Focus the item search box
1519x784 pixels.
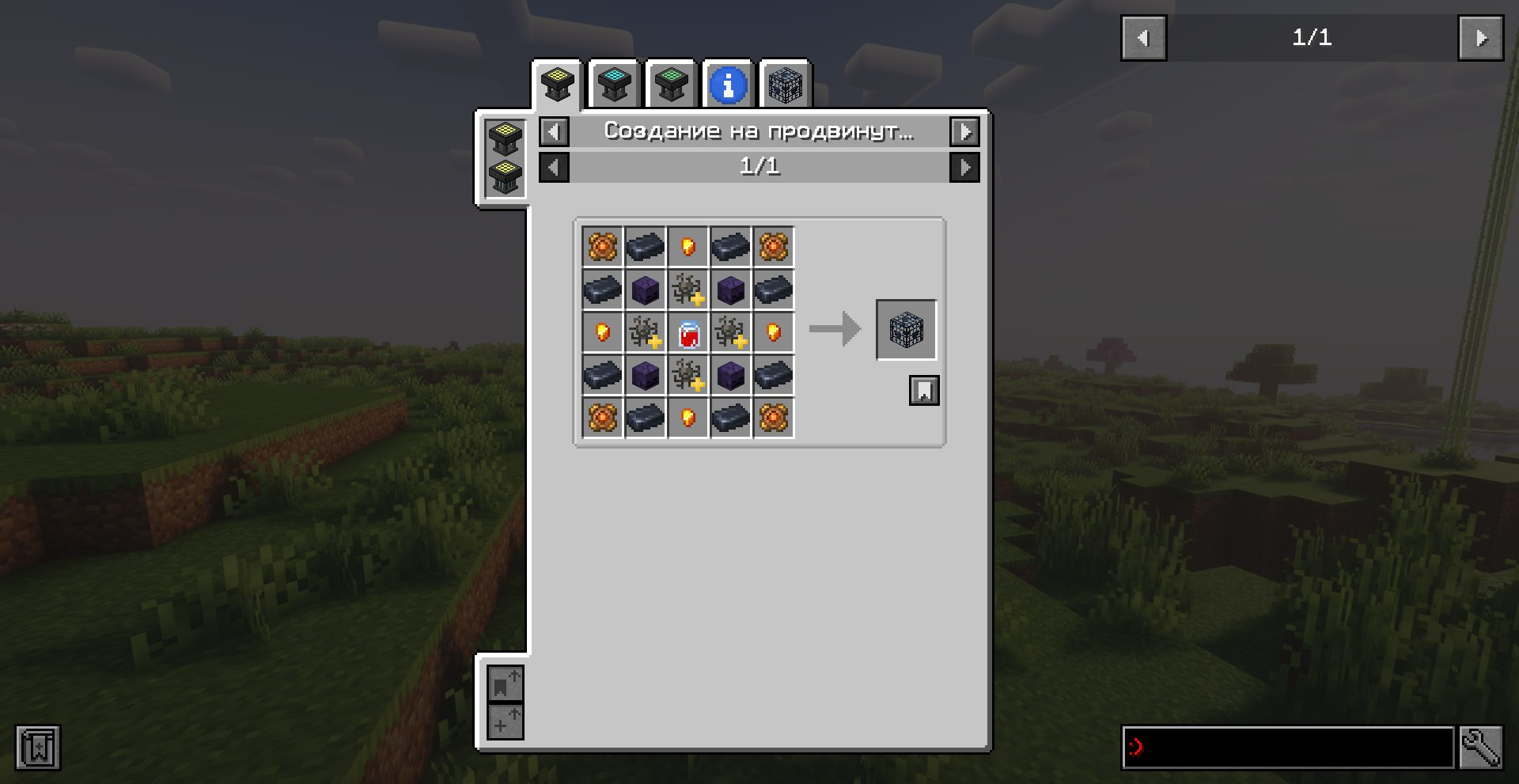coord(1288,748)
